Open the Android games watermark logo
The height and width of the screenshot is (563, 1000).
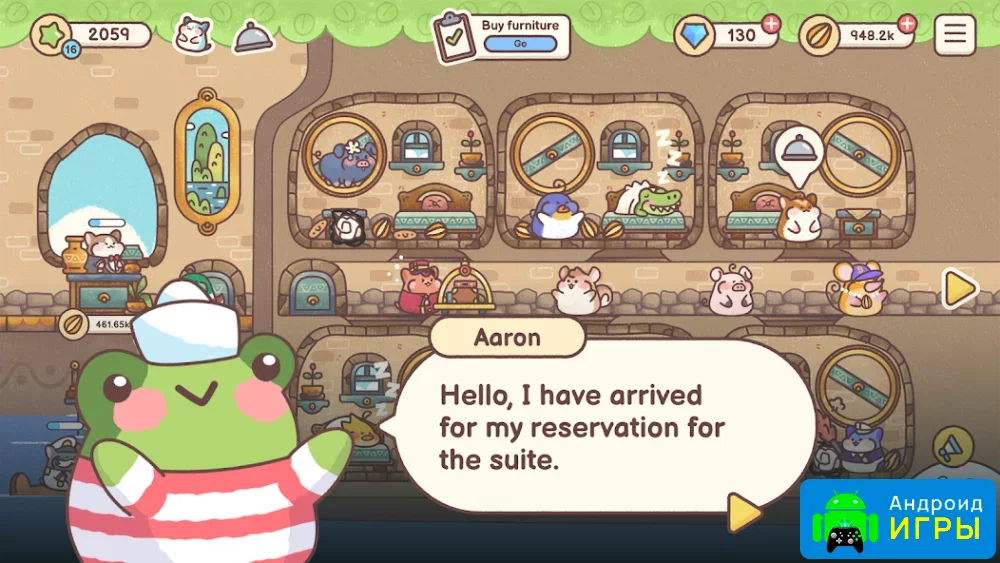tap(898, 518)
